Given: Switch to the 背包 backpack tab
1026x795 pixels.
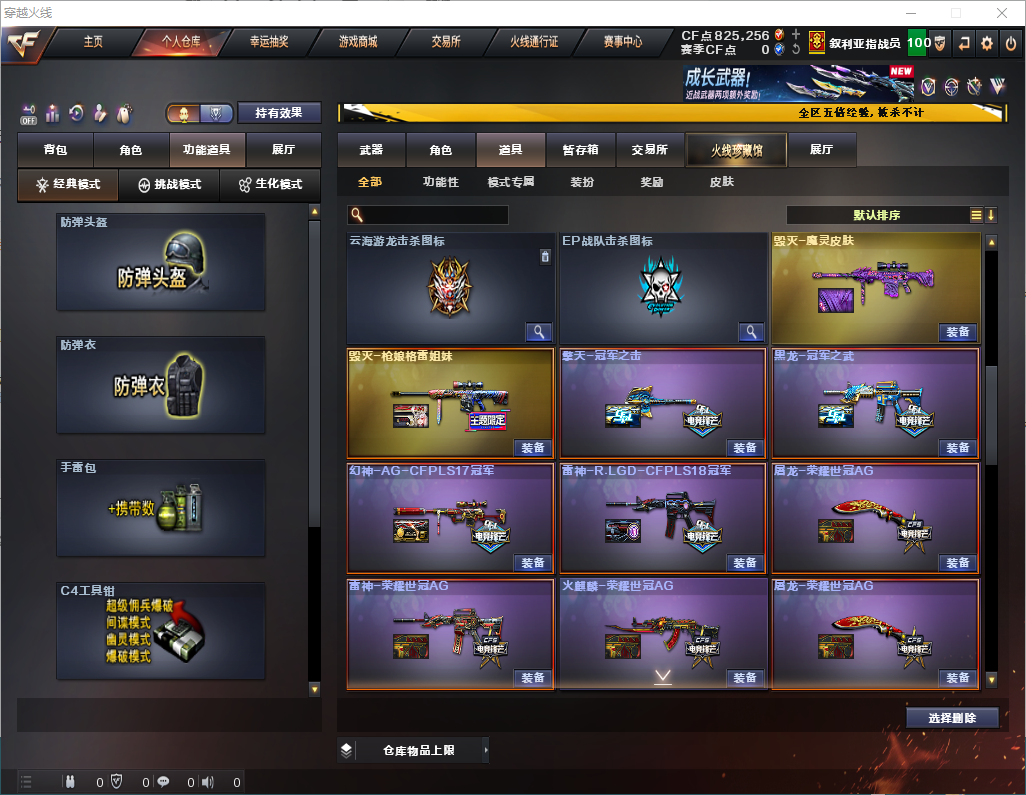Looking at the screenshot, I should [55, 150].
